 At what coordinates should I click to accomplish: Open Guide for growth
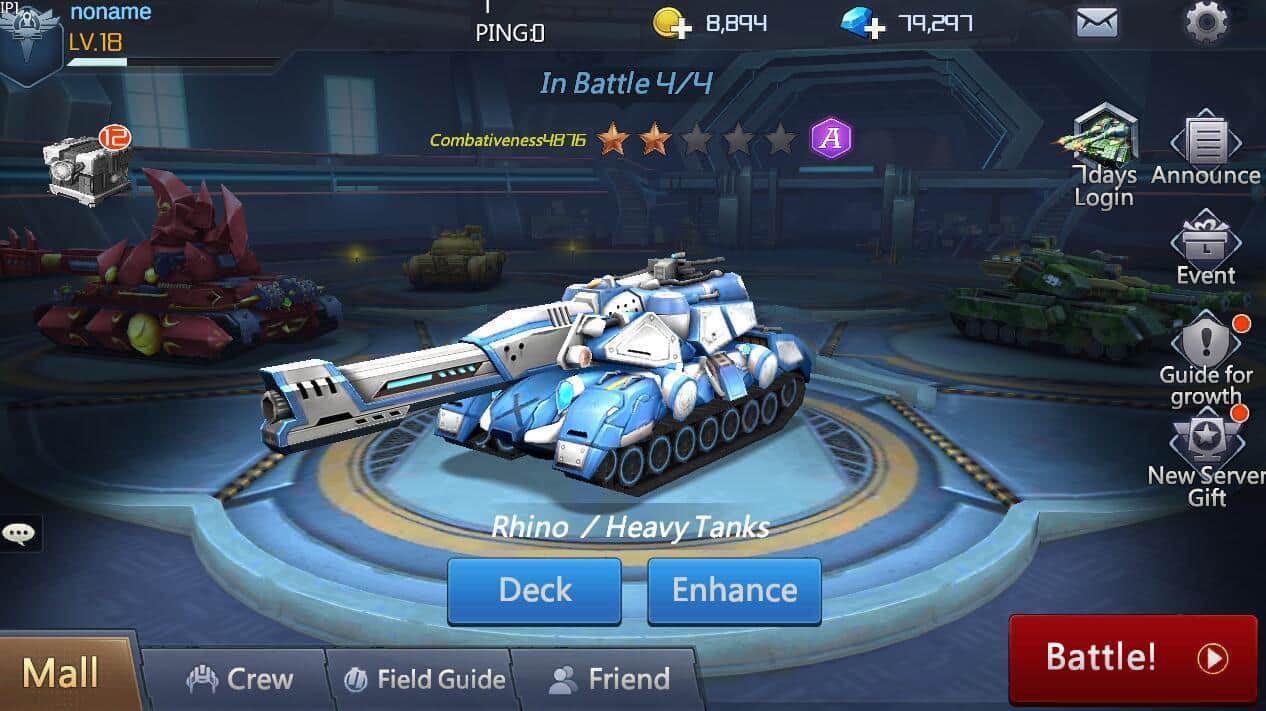[1205, 350]
